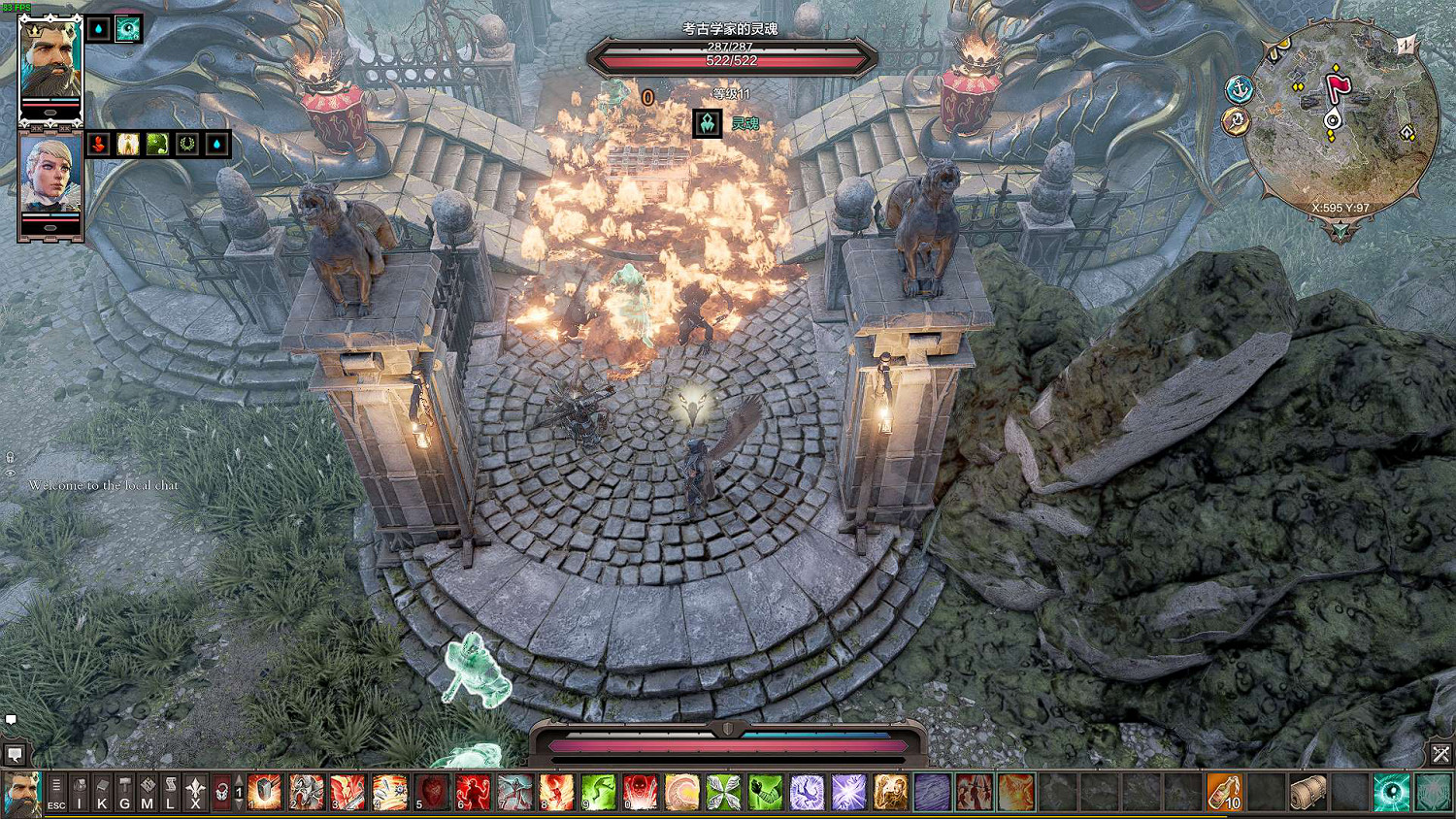Viewport: 1456px width, 819px height.
Task: Open the journal scroll L button
Action: coord(170,793)
